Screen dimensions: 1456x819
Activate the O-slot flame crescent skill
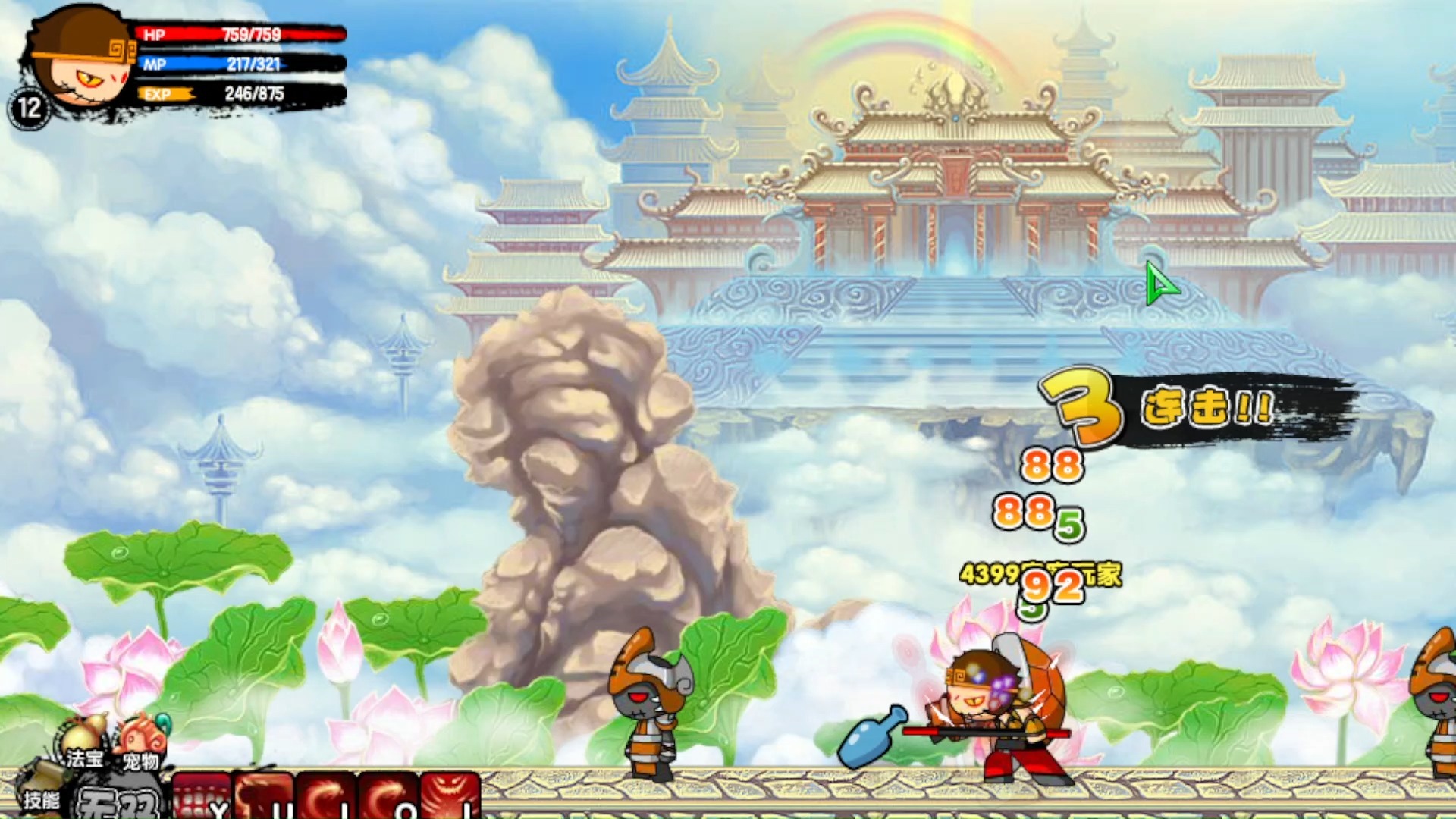[388, 796]
